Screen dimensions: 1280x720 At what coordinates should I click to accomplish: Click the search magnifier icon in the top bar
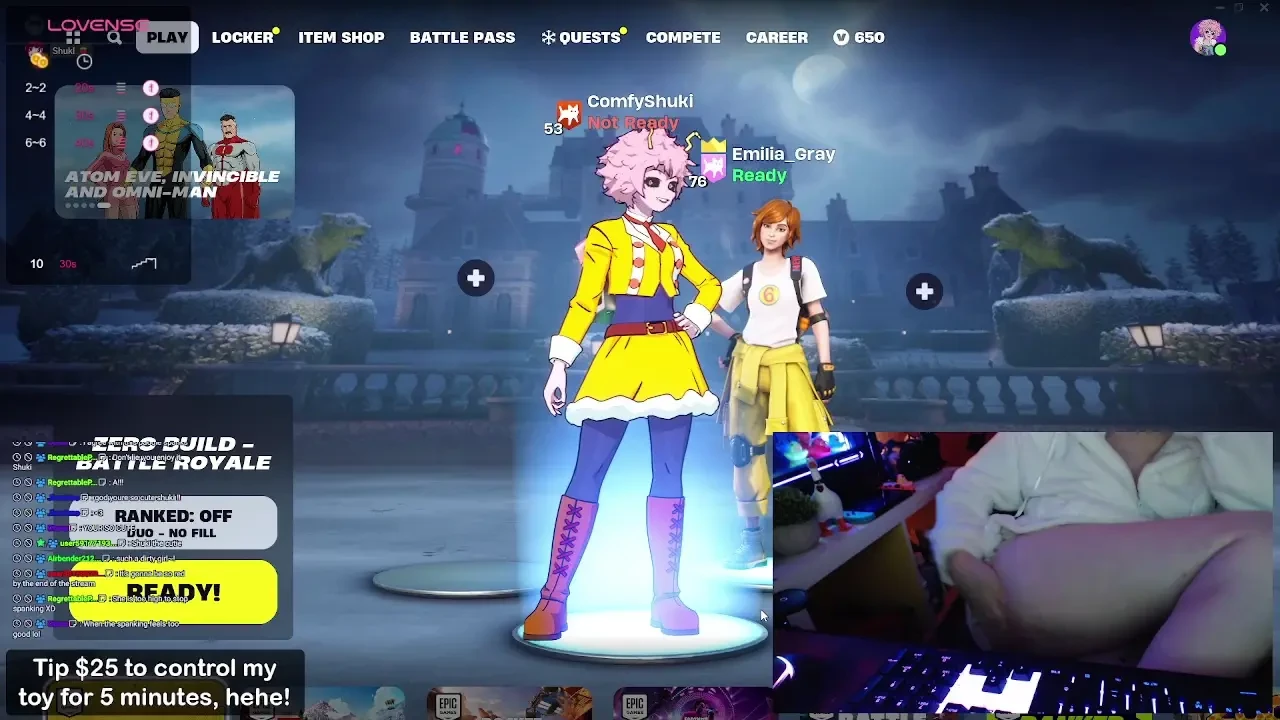coord(114,38)
